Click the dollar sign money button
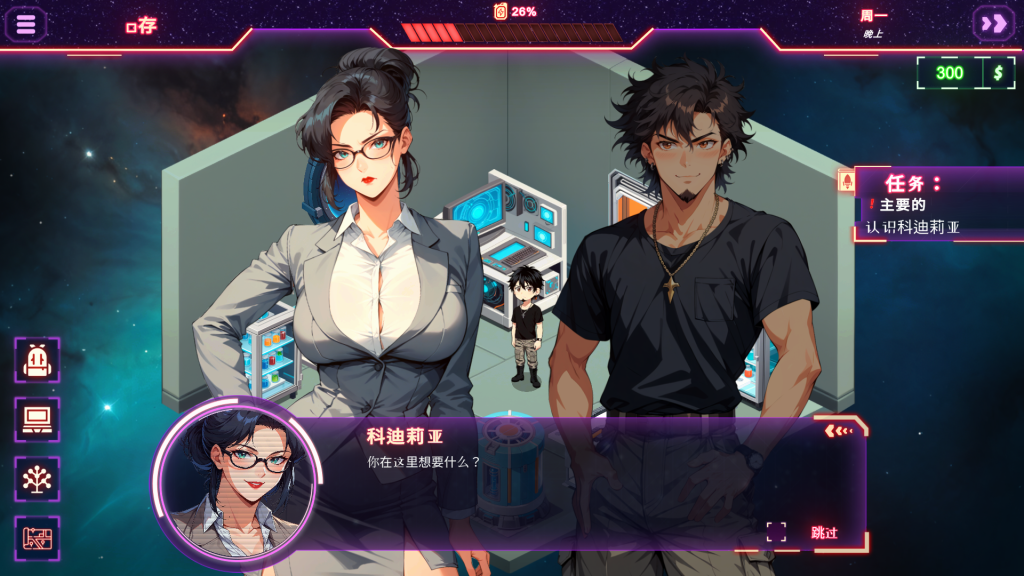1024x576 pixels. point(998,72)
